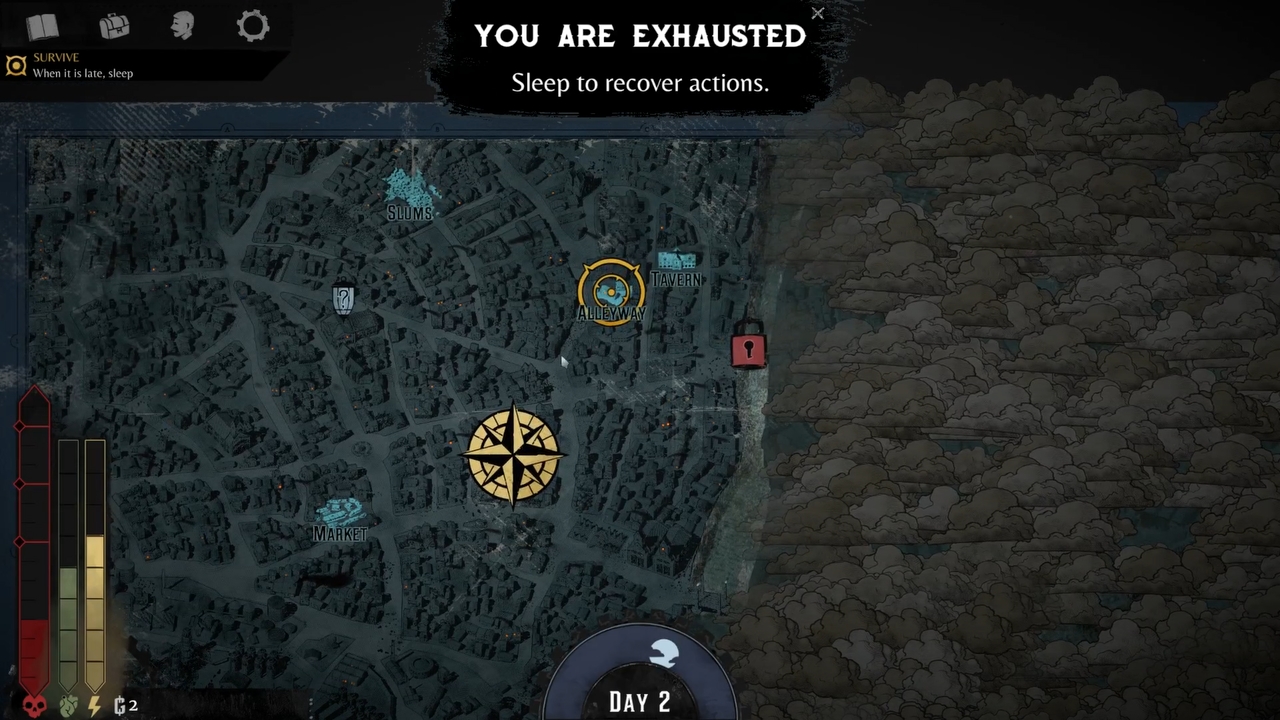Dismiss the exhausted notification with the X

(818, 14)
